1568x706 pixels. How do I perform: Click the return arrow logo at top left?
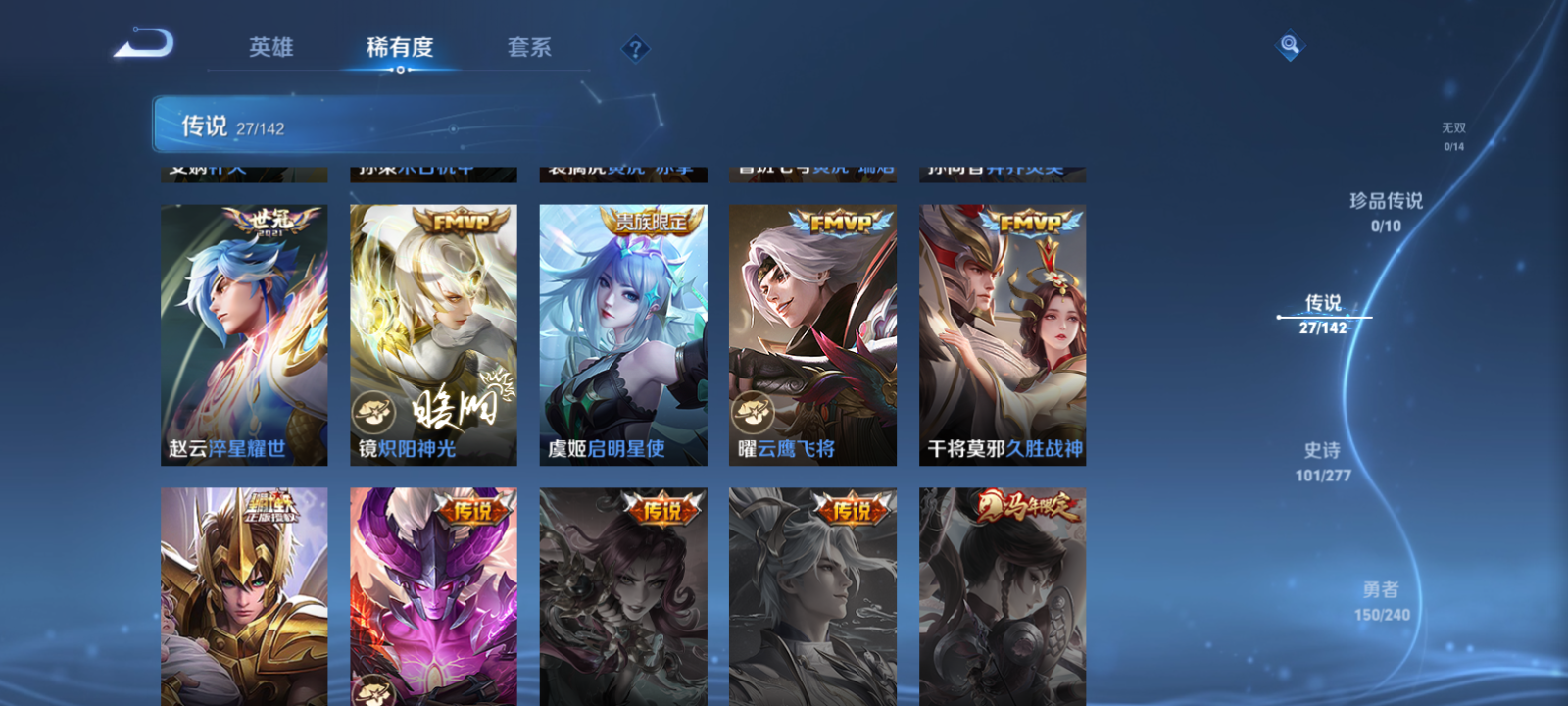143,42
